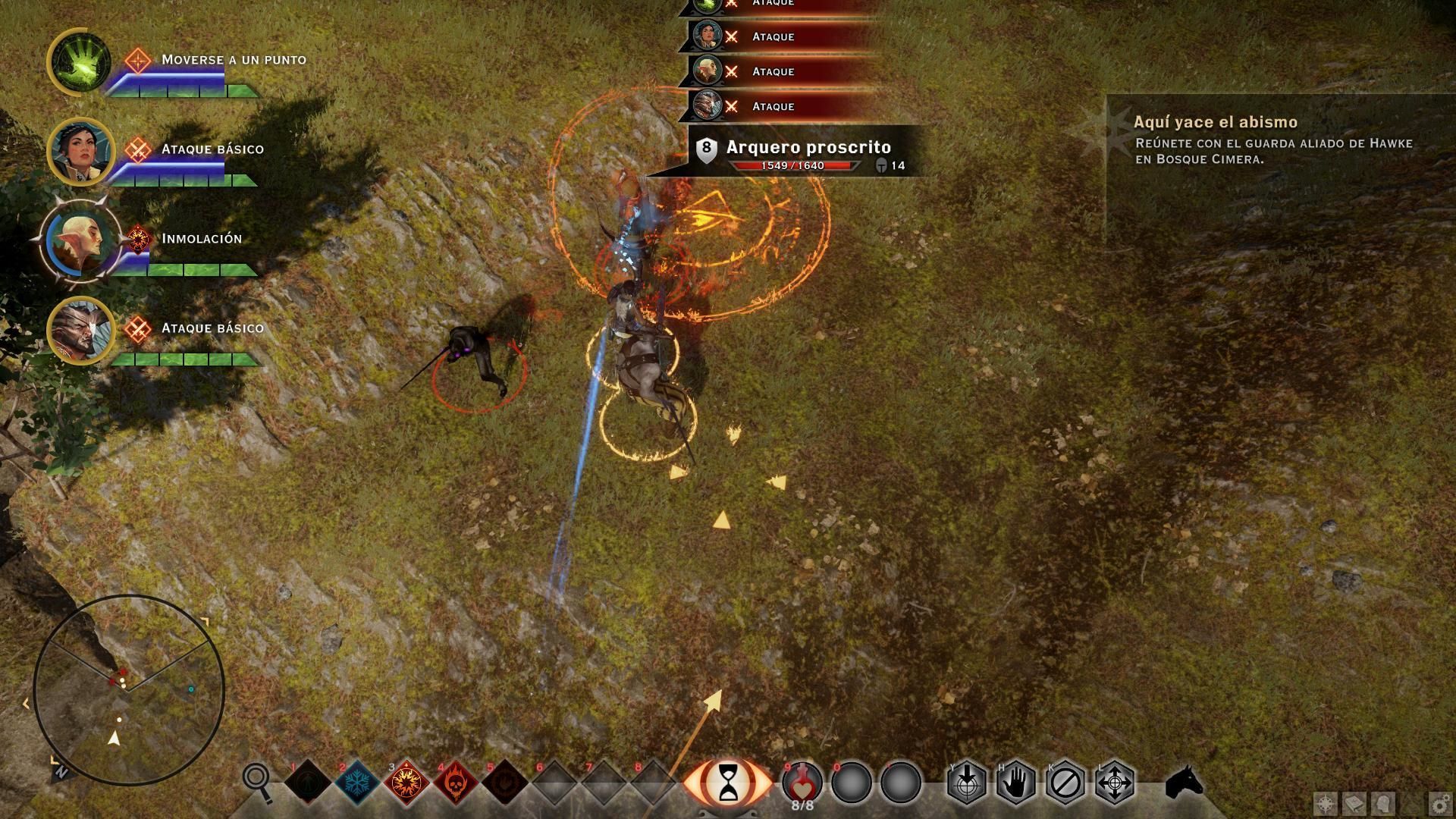Open the circular minimap

pyautogui.click(x=129, y=690)
